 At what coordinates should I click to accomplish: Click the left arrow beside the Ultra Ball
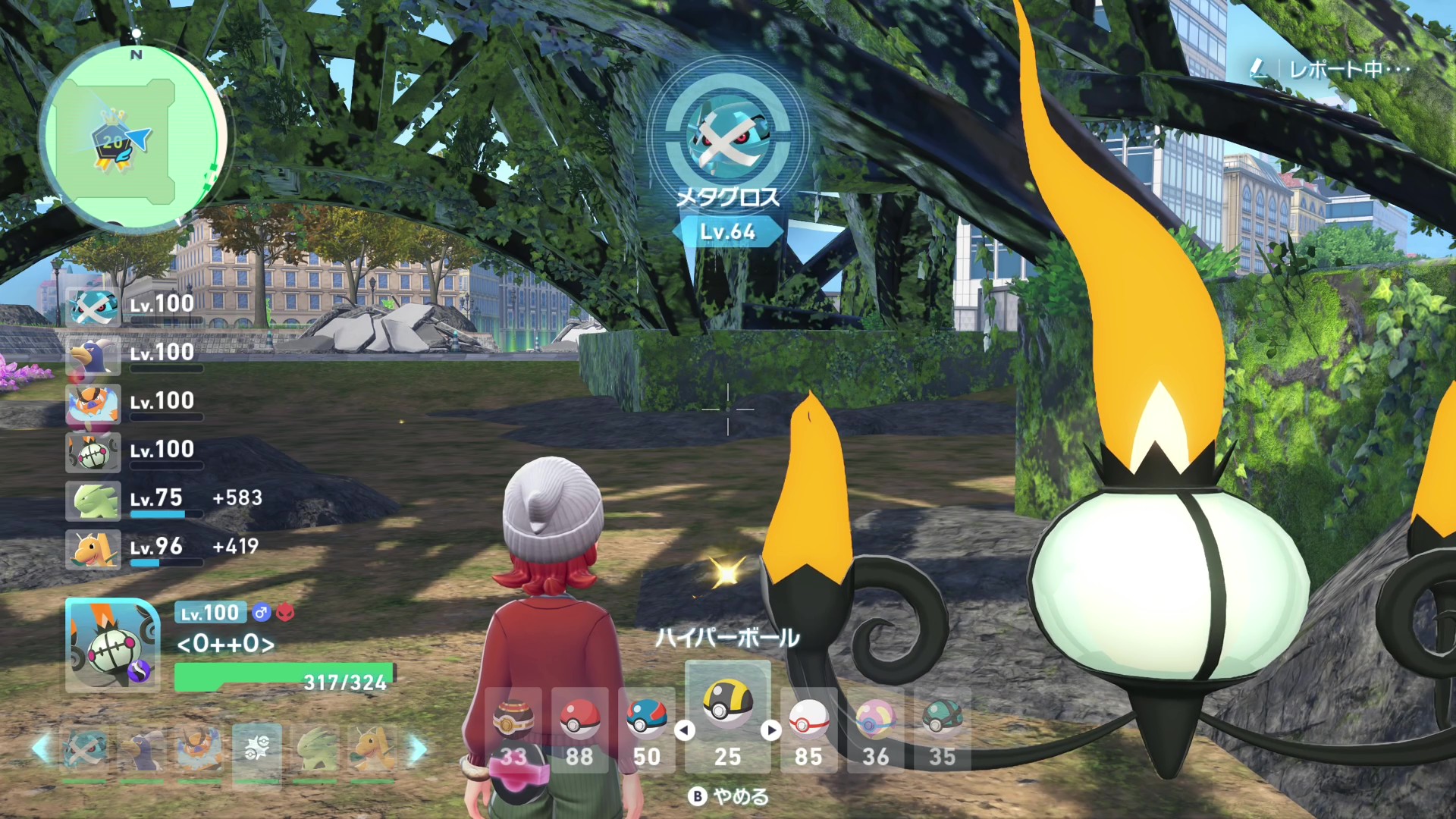click(685, 730)
